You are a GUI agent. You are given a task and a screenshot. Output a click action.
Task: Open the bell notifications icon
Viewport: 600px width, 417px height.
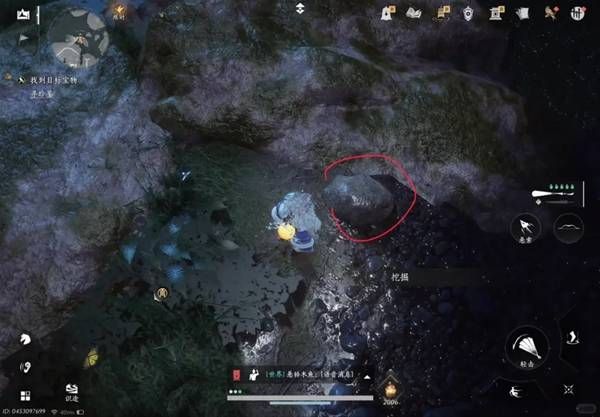tap(387, 13)
